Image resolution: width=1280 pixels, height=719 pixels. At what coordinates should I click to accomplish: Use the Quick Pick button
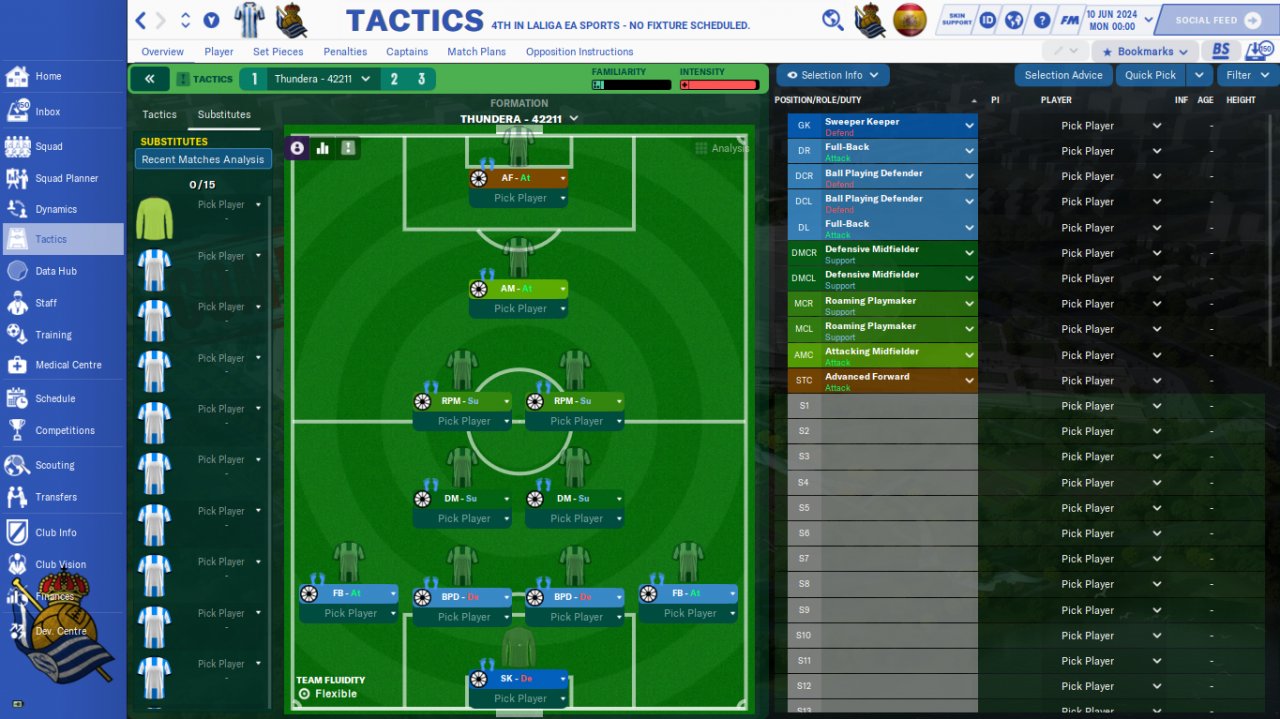pyautogui.click(x=1150, y=75)
